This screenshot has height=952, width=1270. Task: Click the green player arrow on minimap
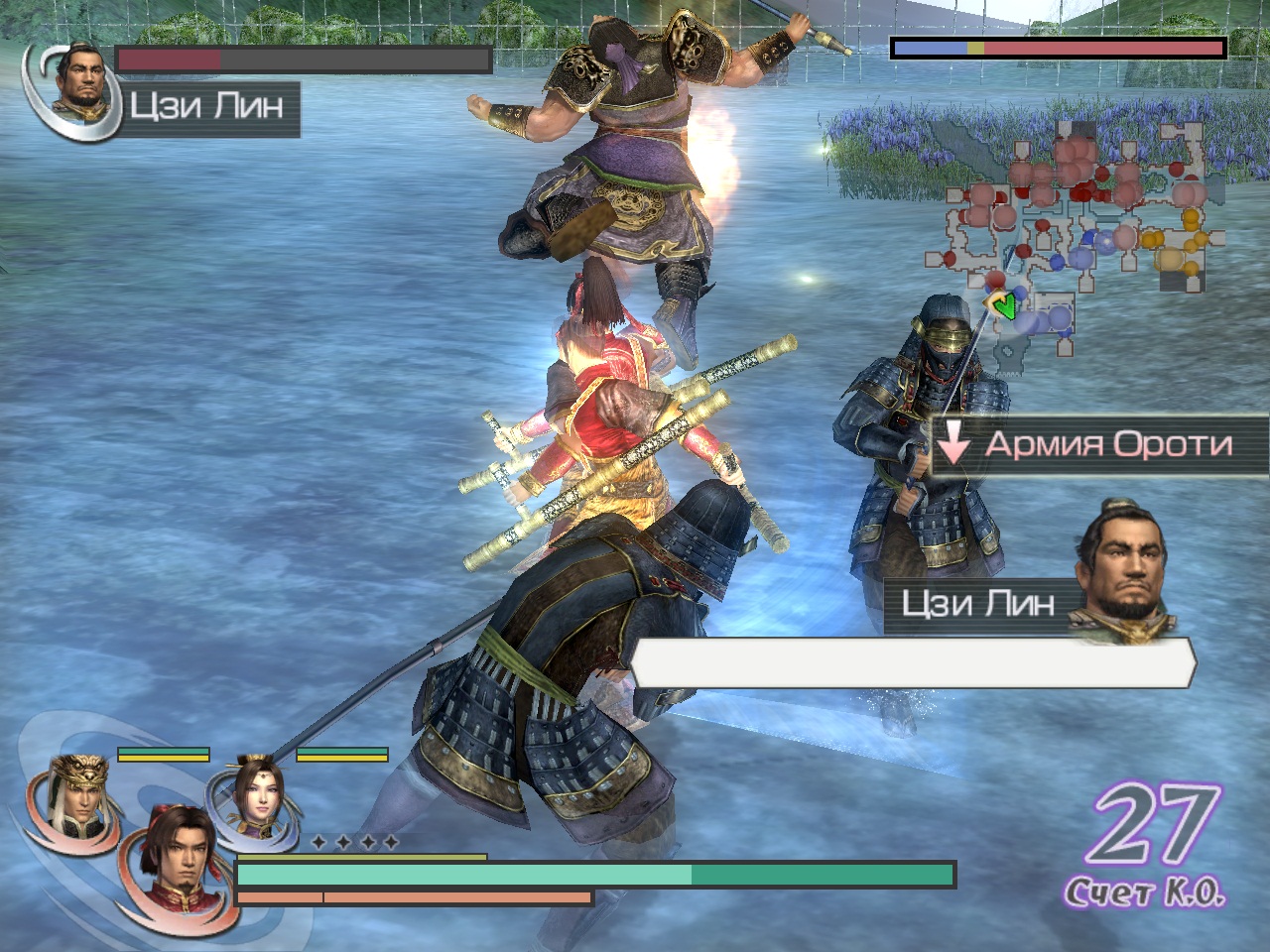point(1004,306)
